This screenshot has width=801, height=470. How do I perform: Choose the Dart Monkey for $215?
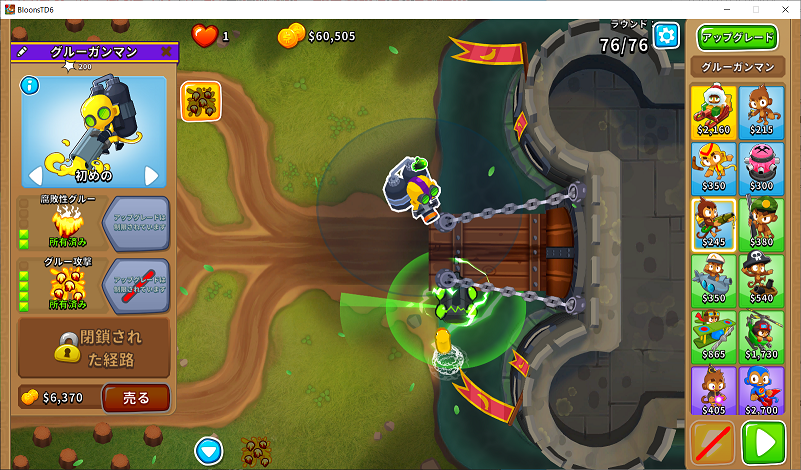(763, 111)
